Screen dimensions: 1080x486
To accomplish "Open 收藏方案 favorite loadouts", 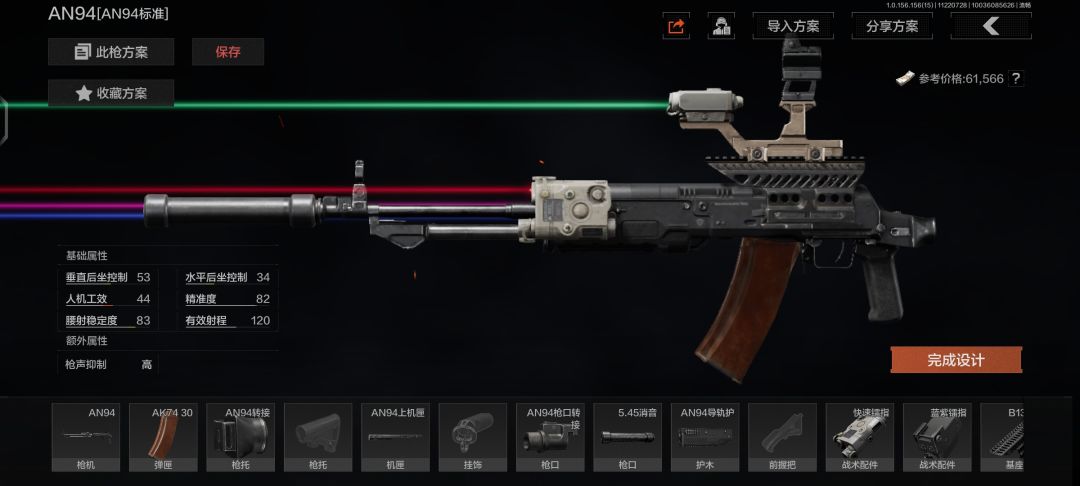I will click(x=111, y=93).
